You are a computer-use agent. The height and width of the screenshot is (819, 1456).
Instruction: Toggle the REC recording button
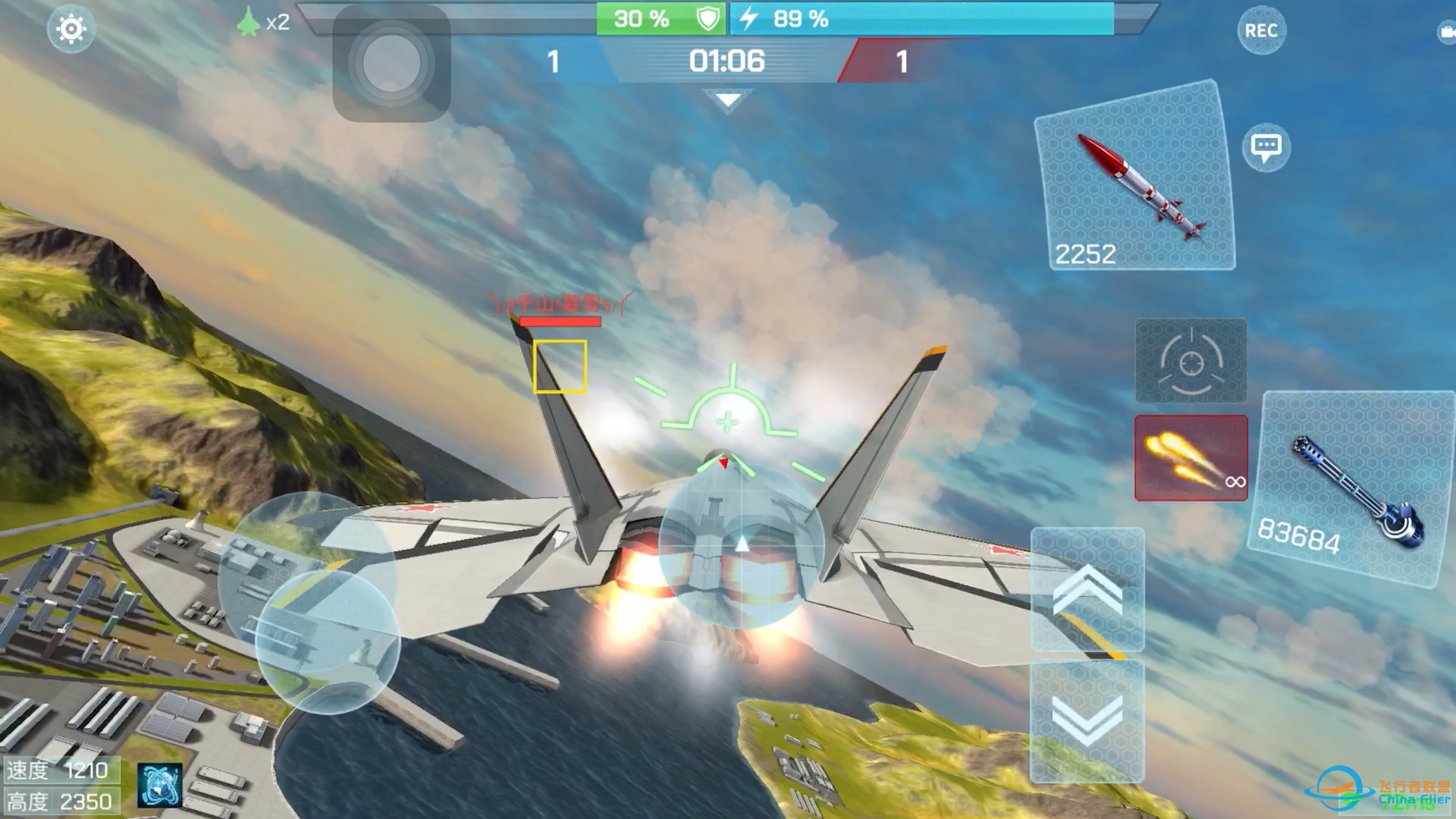[1260, 30]
